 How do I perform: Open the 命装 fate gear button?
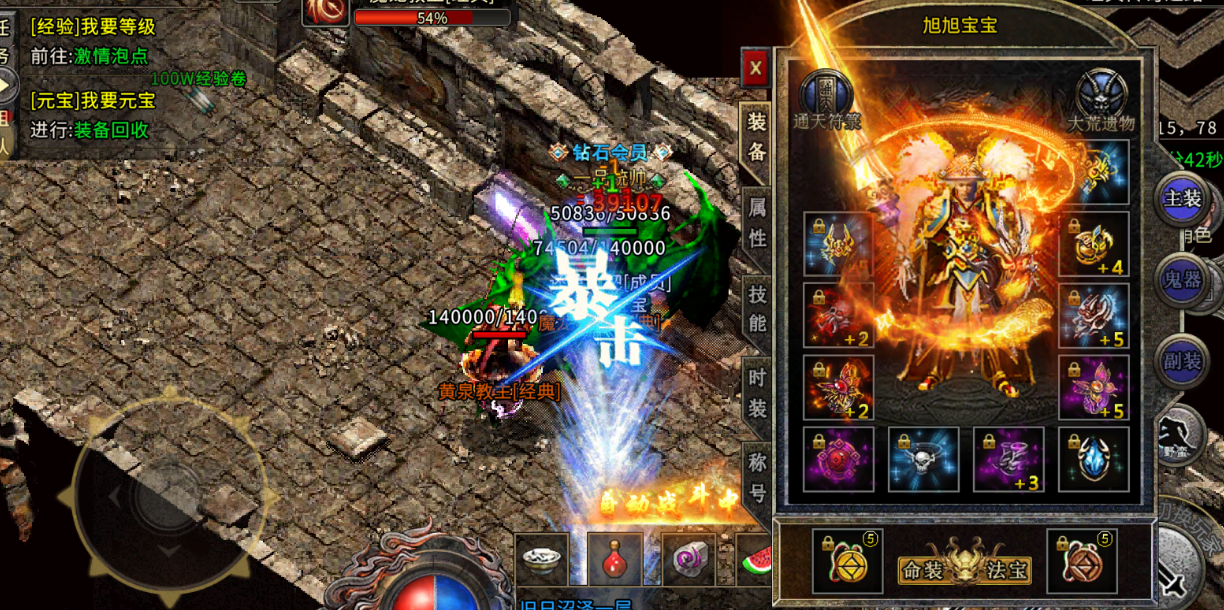(x=923, y=572)
